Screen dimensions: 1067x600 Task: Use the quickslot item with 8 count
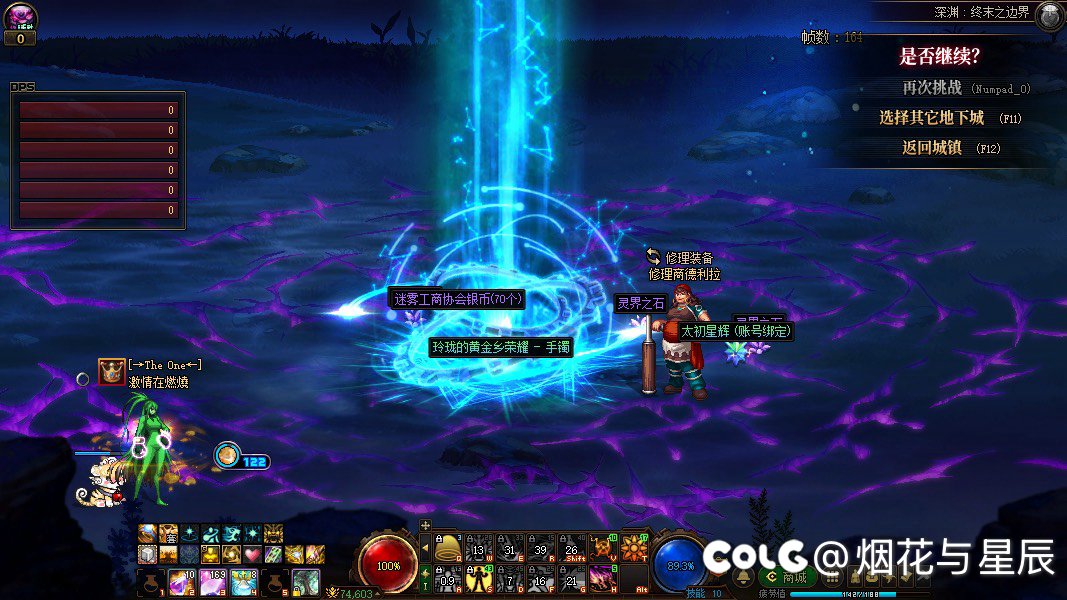[x=243, y=582]
